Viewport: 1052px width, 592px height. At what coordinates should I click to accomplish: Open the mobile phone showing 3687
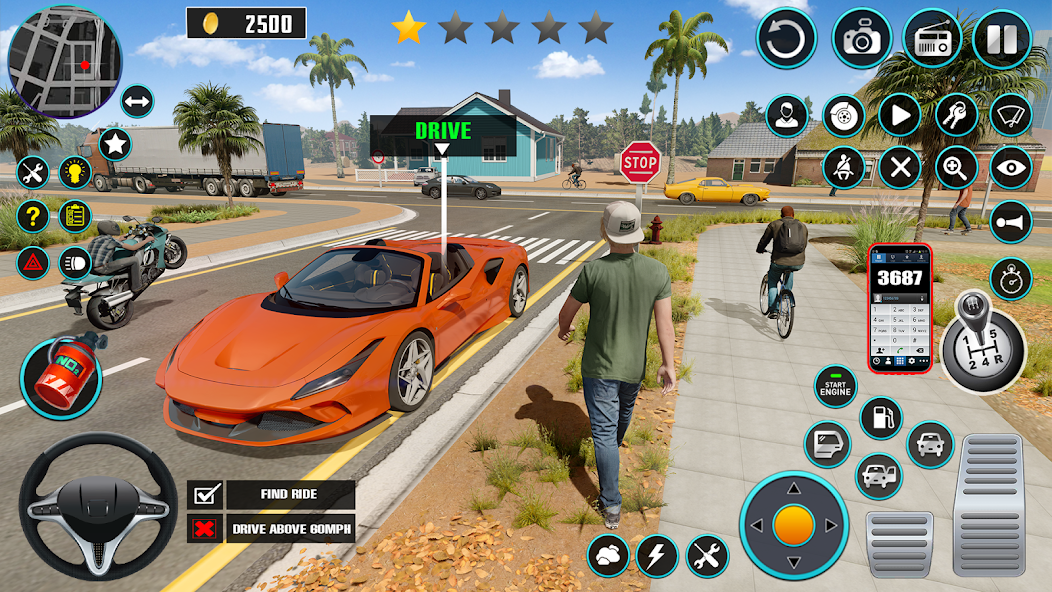coord(899,308)
